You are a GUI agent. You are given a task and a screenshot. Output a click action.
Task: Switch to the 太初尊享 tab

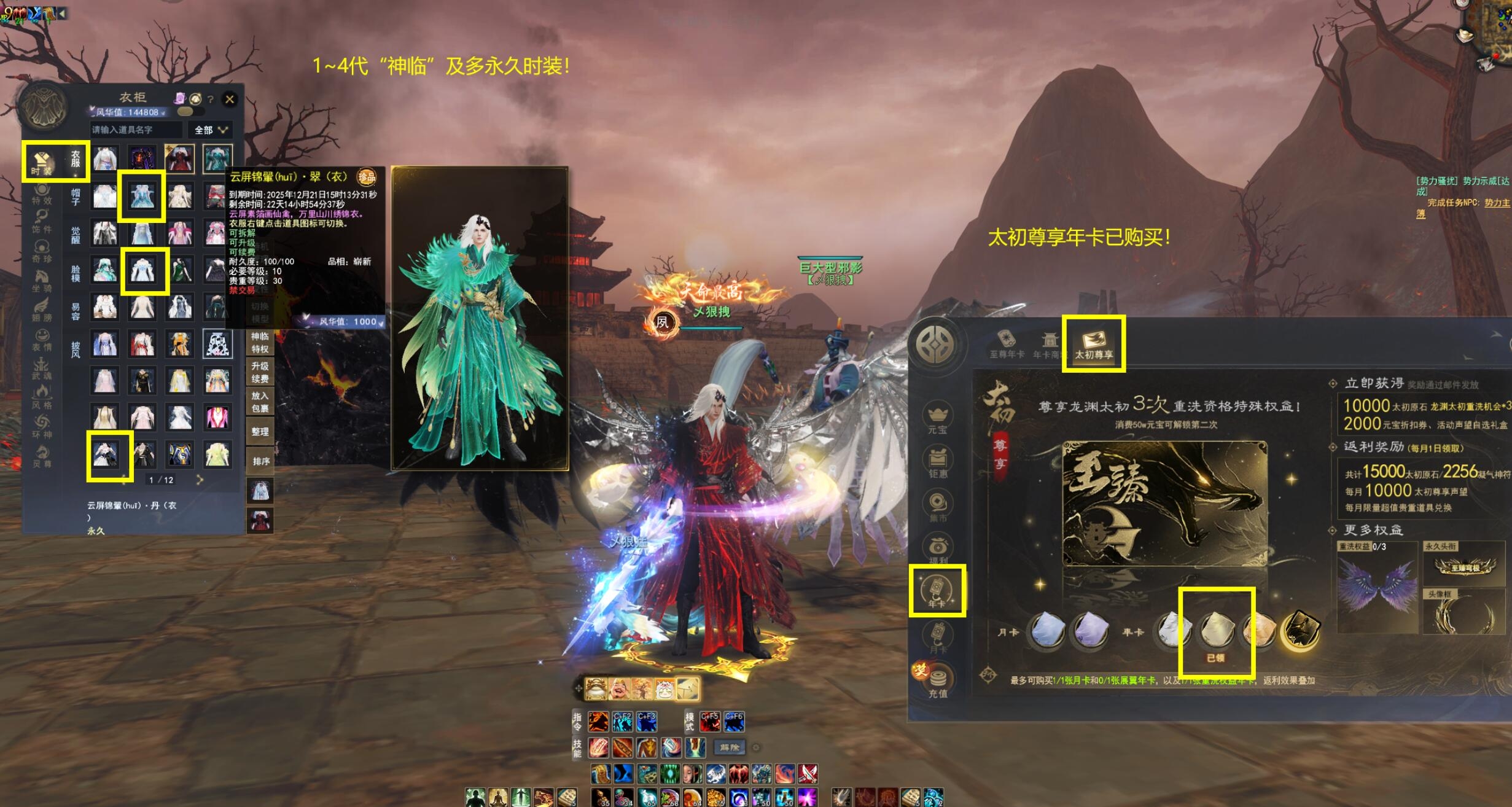coord(1094,344)
